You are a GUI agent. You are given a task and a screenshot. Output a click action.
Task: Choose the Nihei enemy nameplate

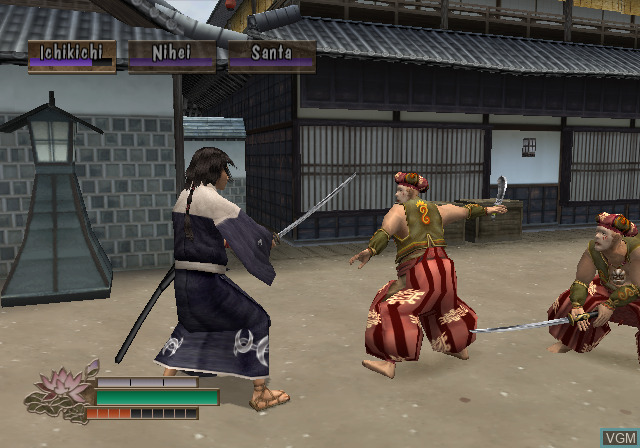tap(171, 55)
